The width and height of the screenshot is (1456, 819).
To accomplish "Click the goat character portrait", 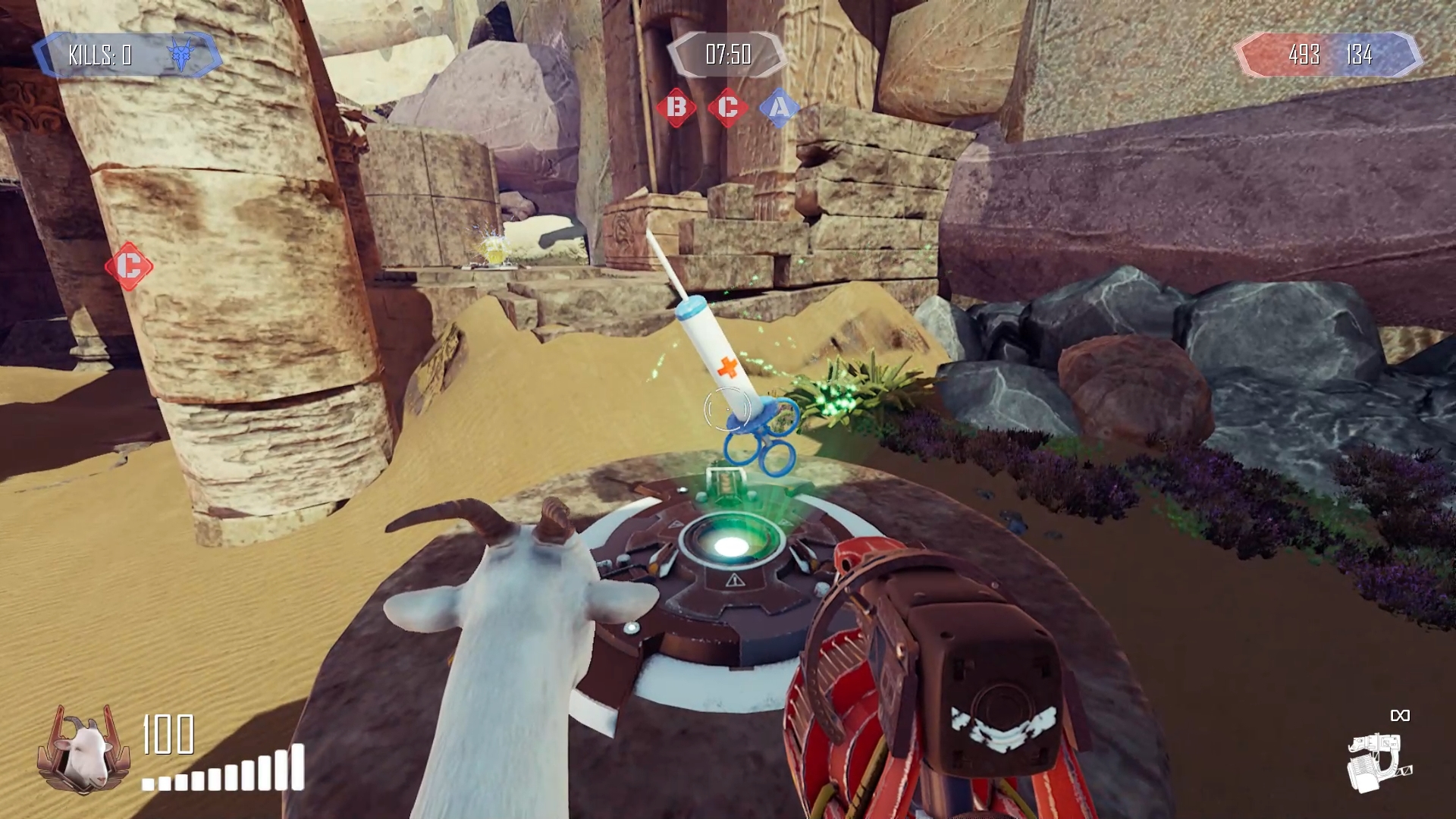I will tap(83, 749).
